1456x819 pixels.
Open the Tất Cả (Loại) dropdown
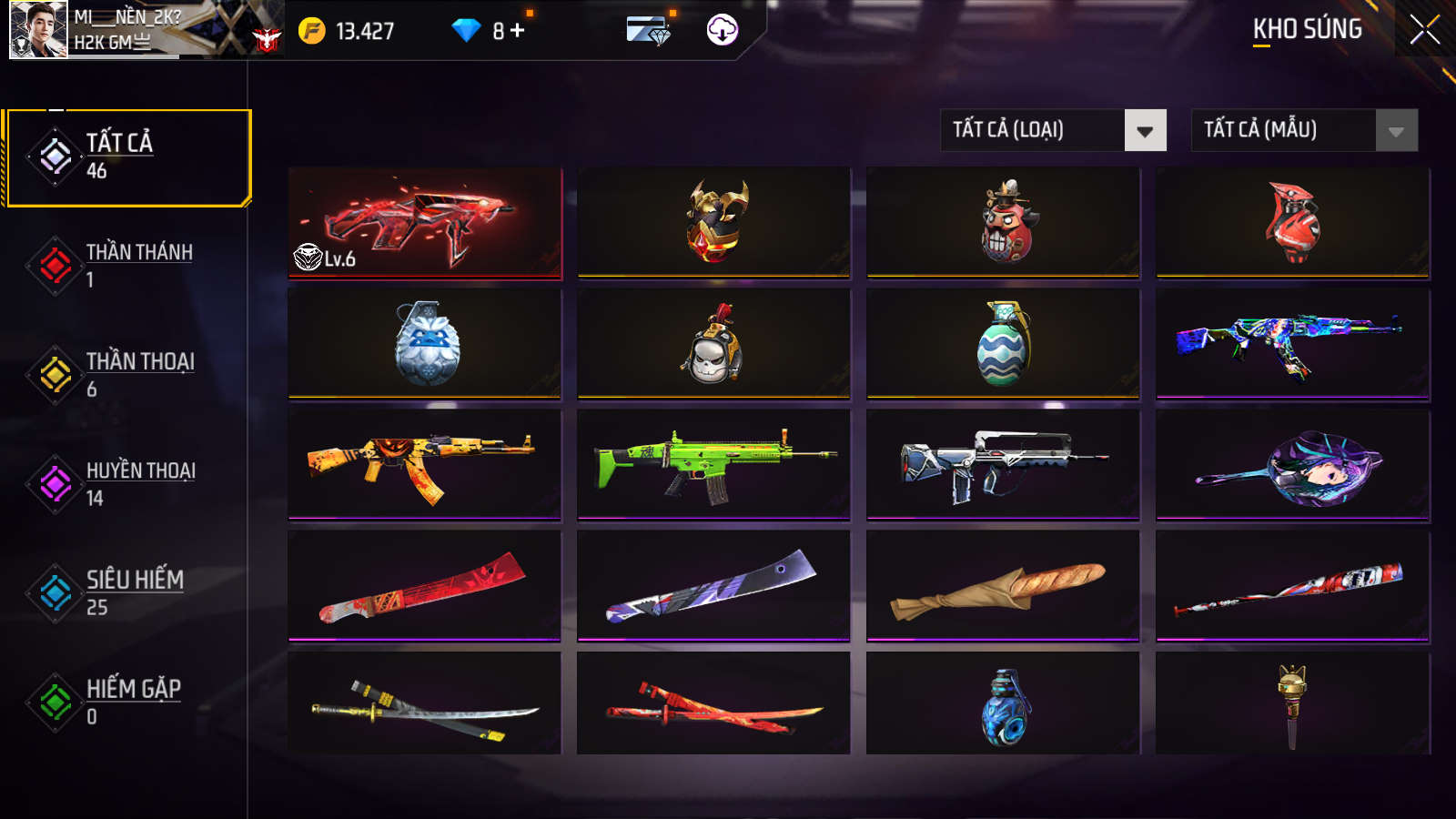pyautogui.click(x=1053, y=130)
